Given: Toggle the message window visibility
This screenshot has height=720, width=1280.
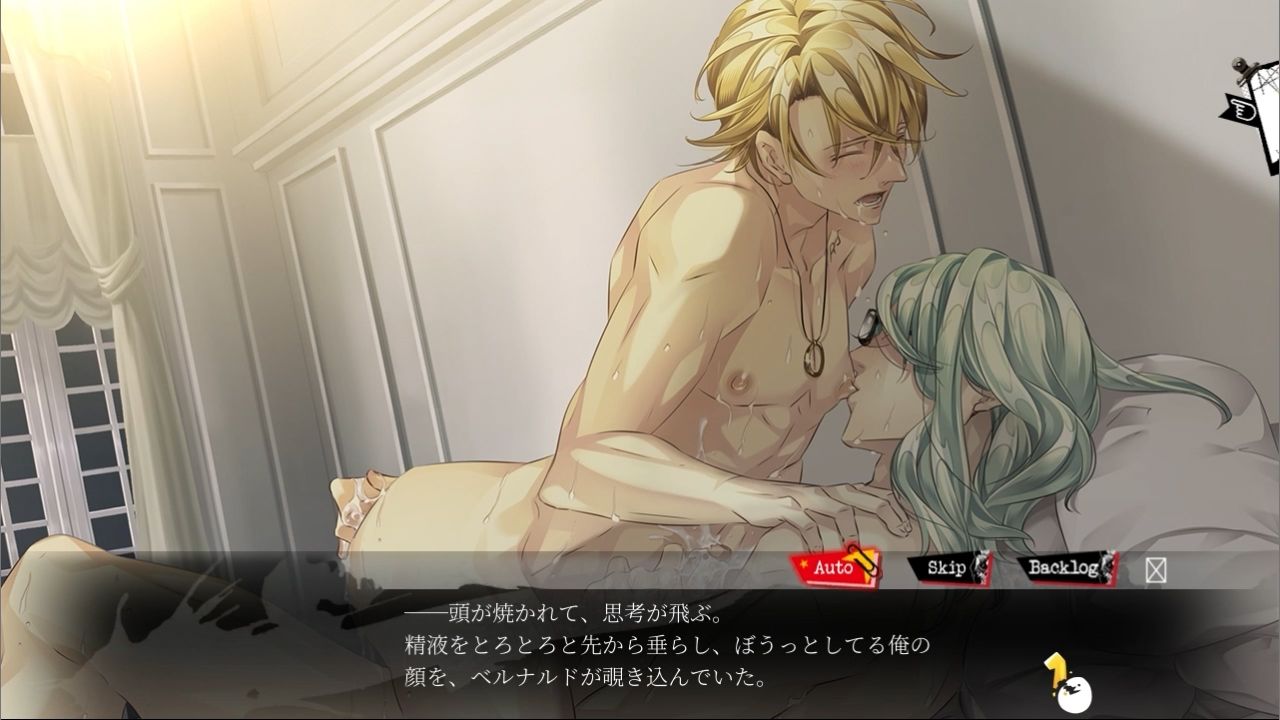Looking at the screenshot, I should pyautogui.click(x=1155, y=568).
